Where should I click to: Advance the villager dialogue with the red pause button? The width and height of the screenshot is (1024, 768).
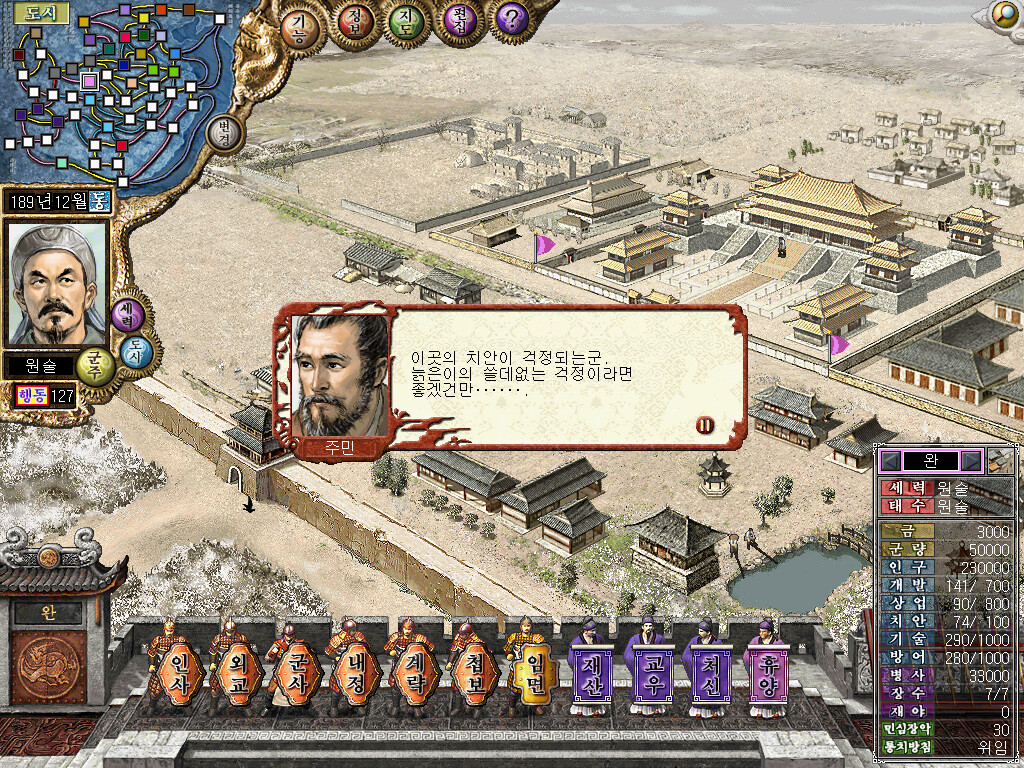(x=705, y=425)
